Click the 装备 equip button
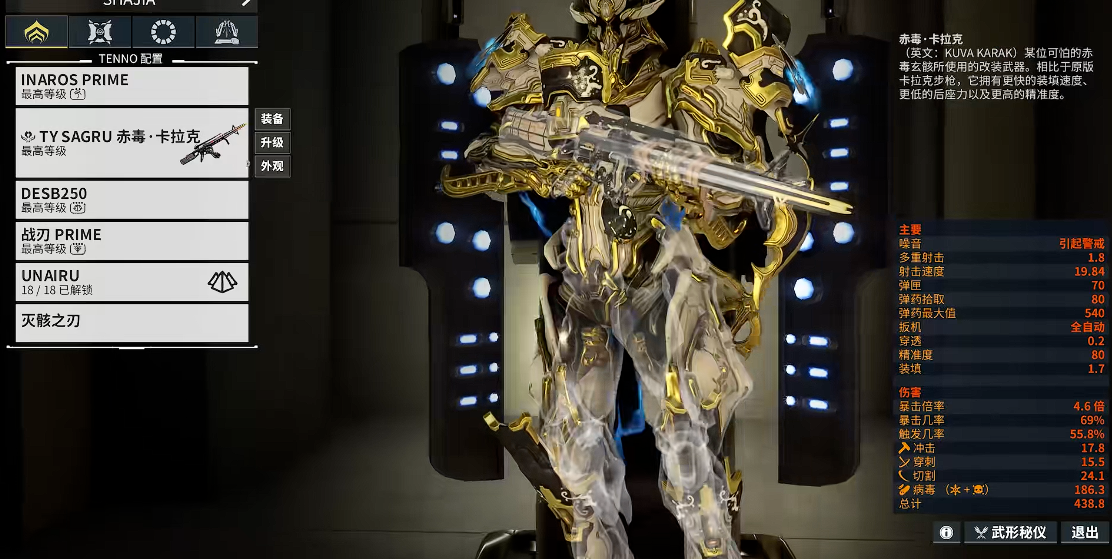 (272, 119)
